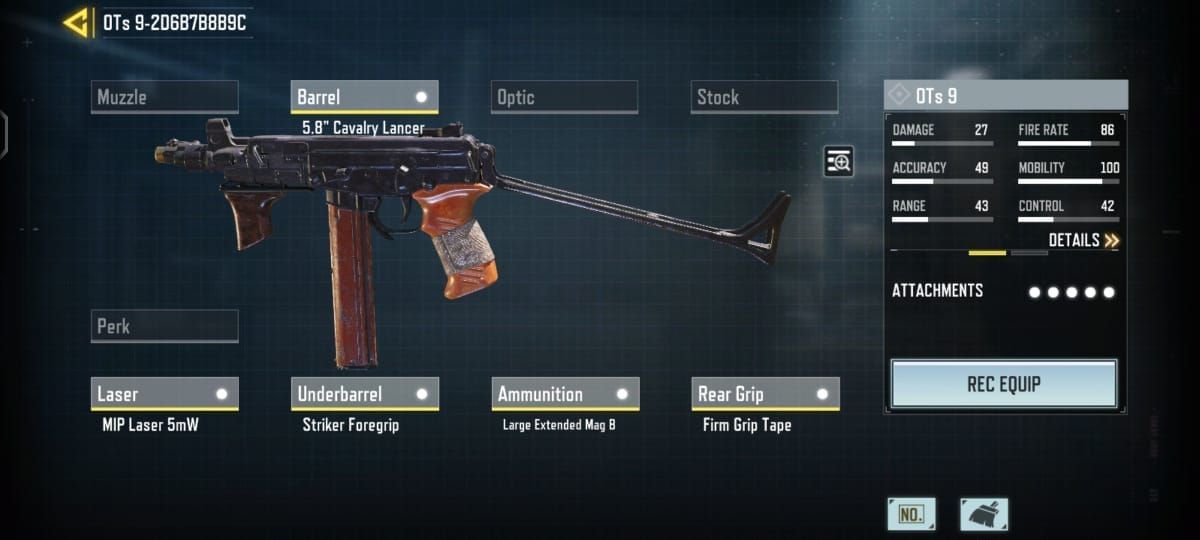This screenshot has height=540, width=1200.
Task: Choose the empty Stock attachment slot
Action: pyautogui.click(x=764, y=97)
